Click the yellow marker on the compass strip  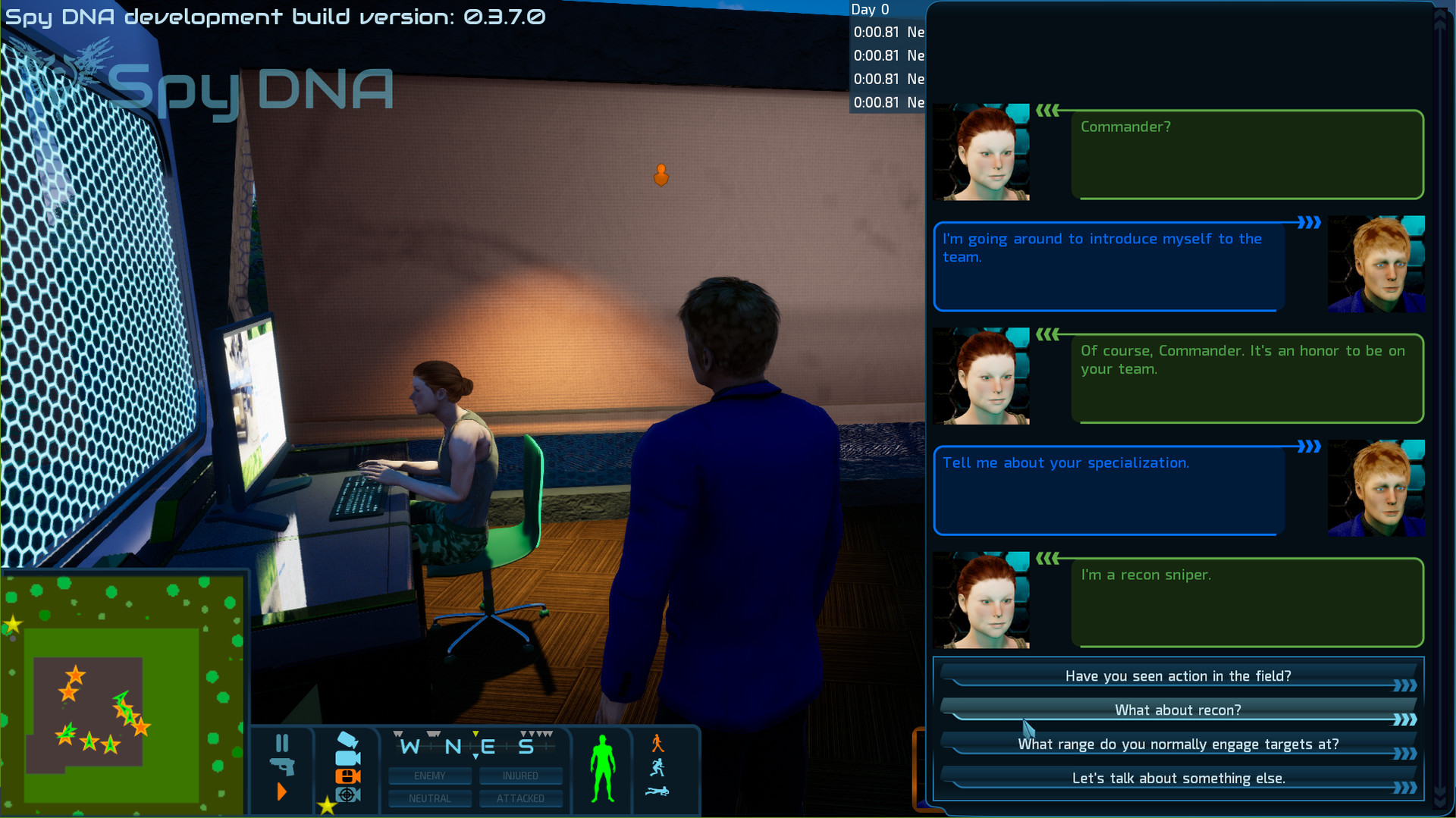coord(475,733)
